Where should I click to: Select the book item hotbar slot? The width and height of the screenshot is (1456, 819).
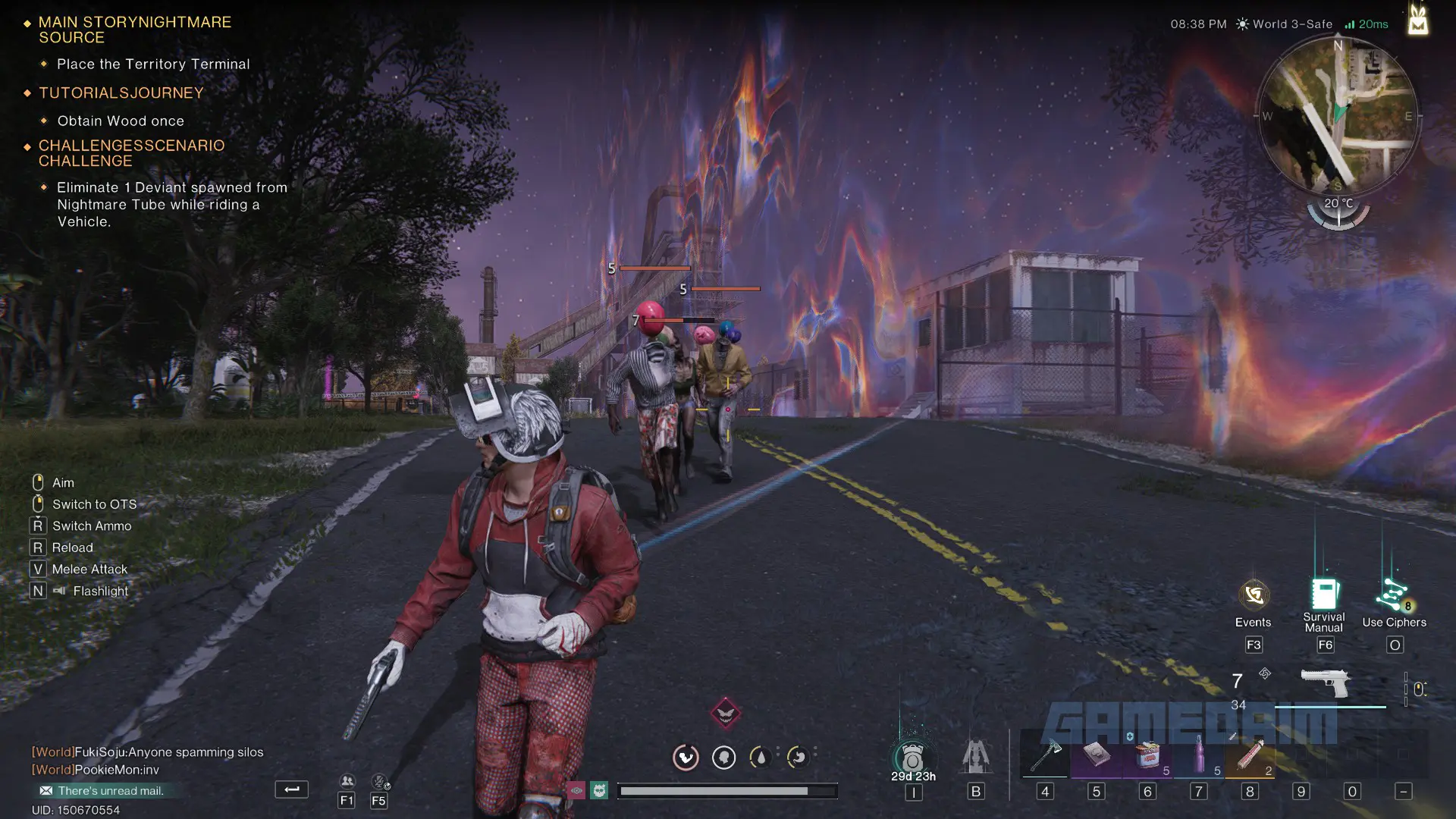1097,755
